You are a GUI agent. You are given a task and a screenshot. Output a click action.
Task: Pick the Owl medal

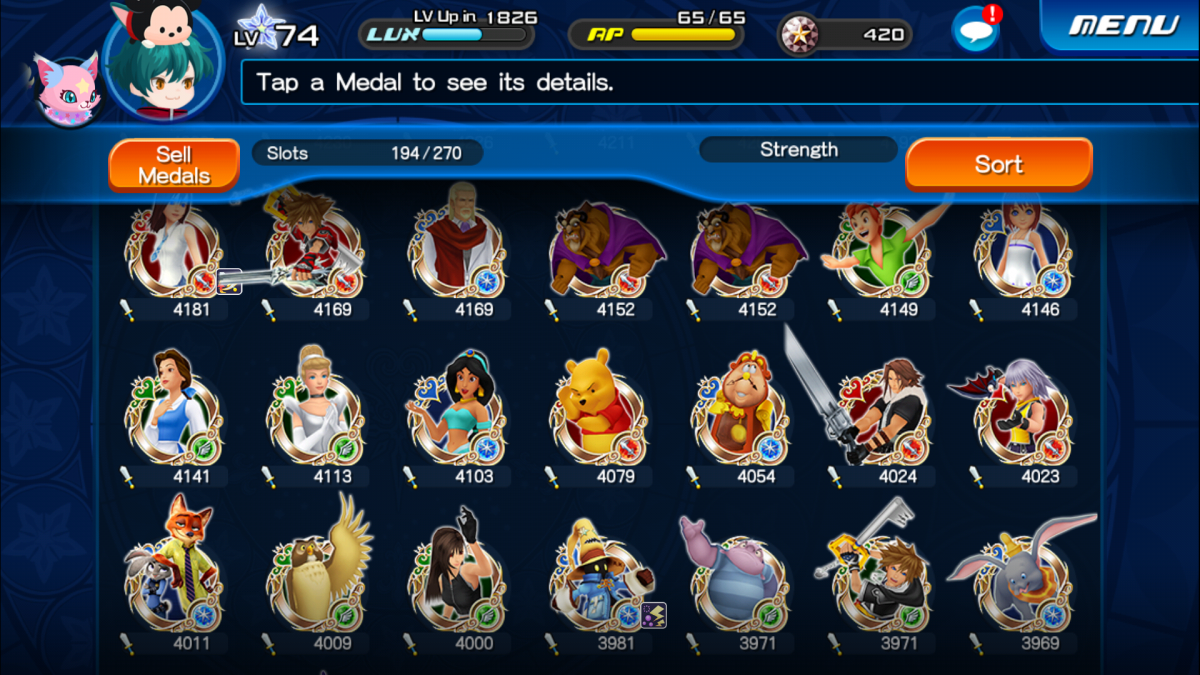313,580
